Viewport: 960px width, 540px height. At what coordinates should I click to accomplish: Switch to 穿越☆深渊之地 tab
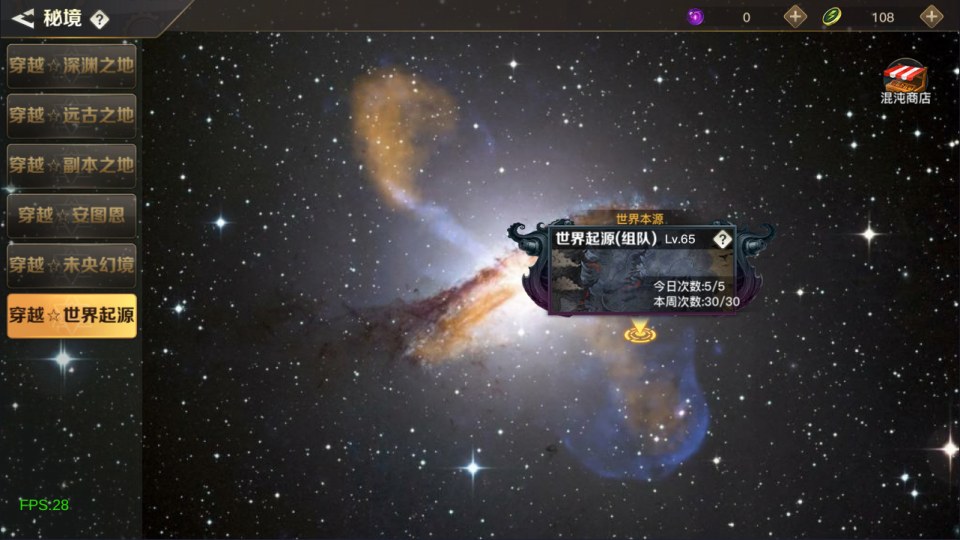click(71, 65)
